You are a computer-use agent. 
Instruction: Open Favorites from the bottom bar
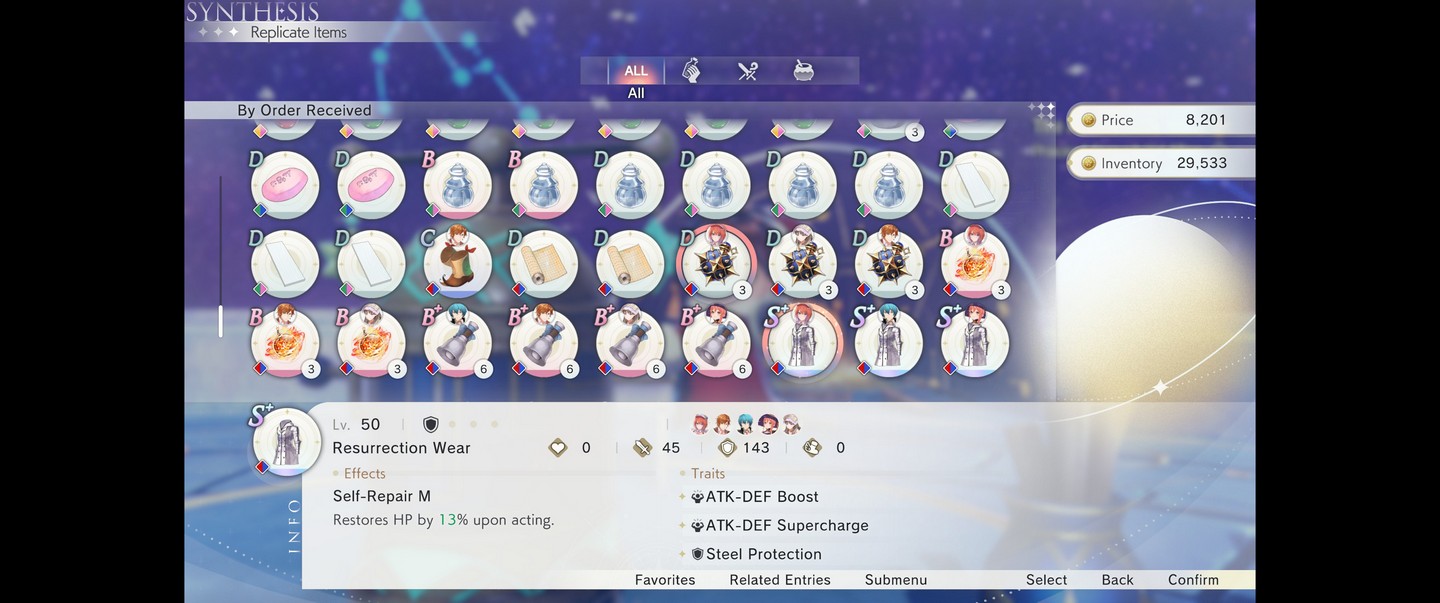665,580
